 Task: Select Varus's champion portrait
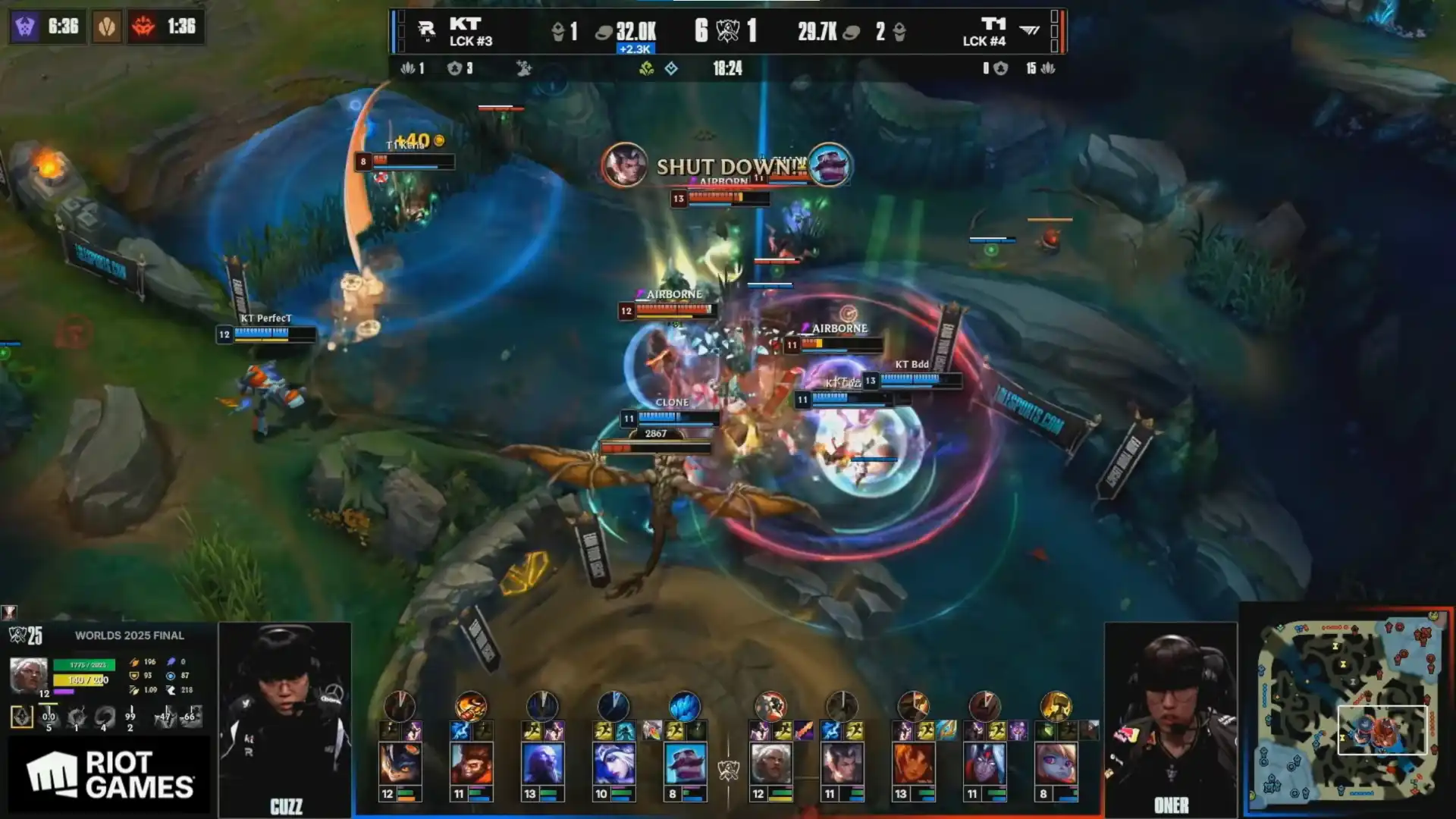pos(984,763)
